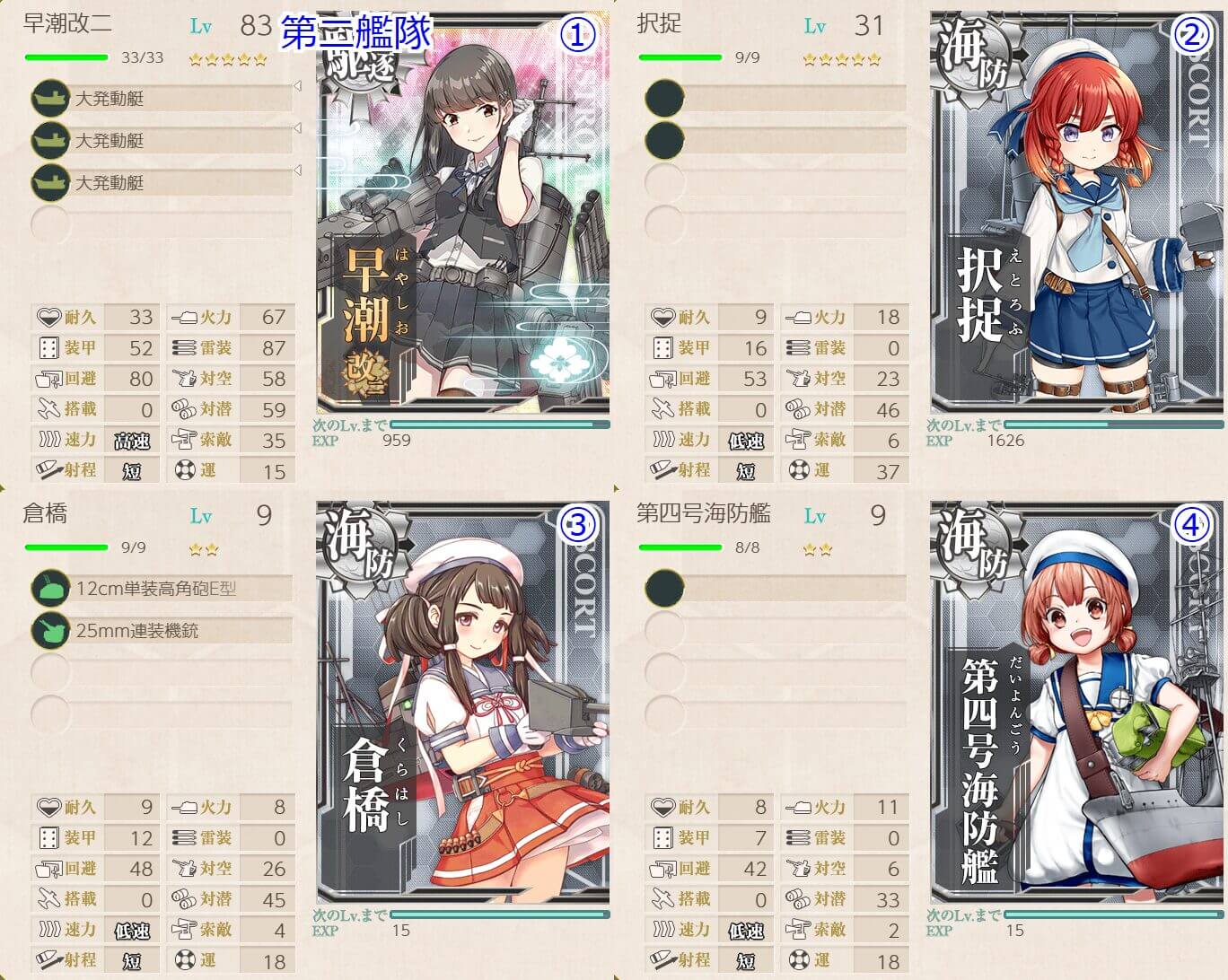The image size is (1228, 980).
Task: Click the circled number 3 marker
Action: coord(577,525)
